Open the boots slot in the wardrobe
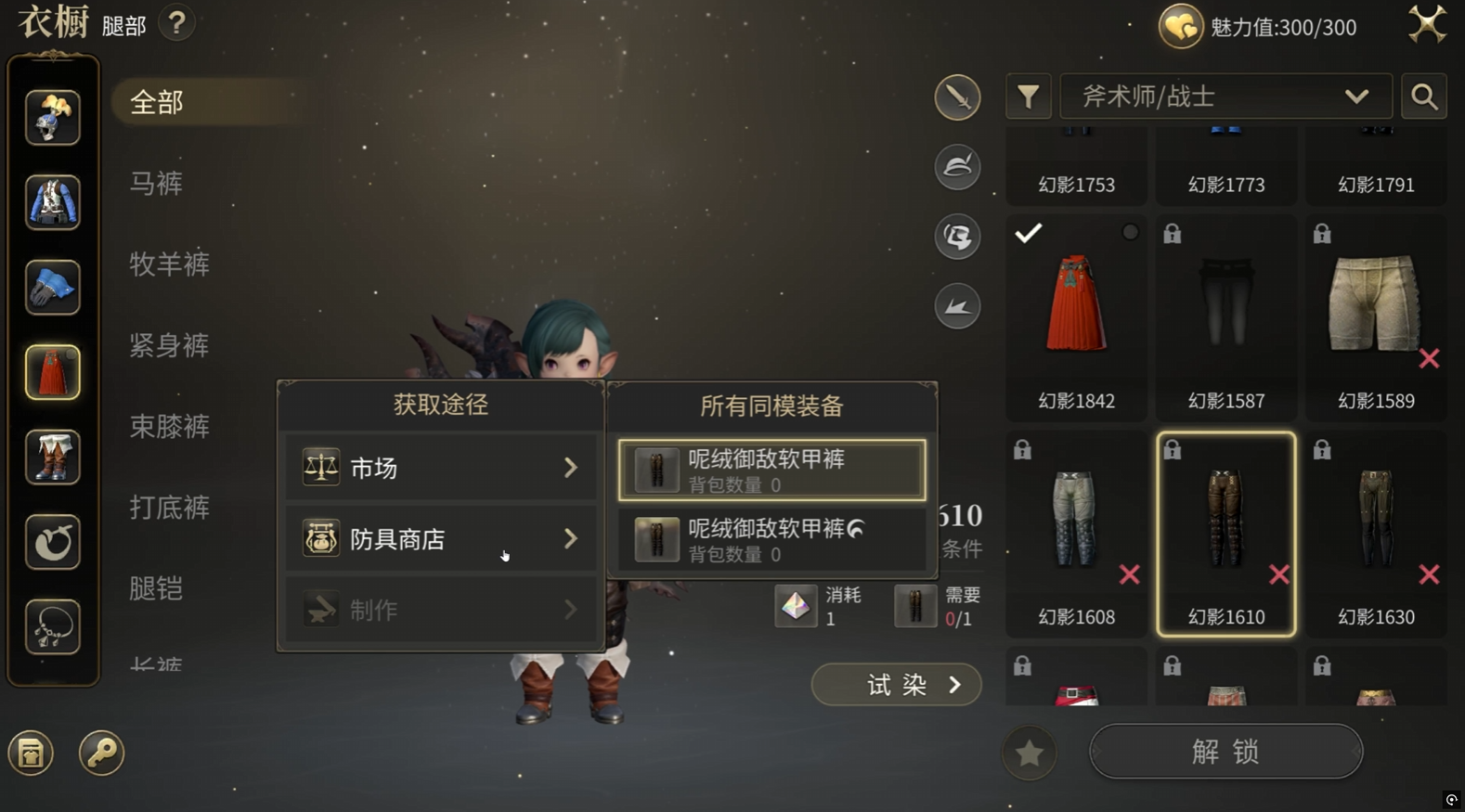 point(52,457)
